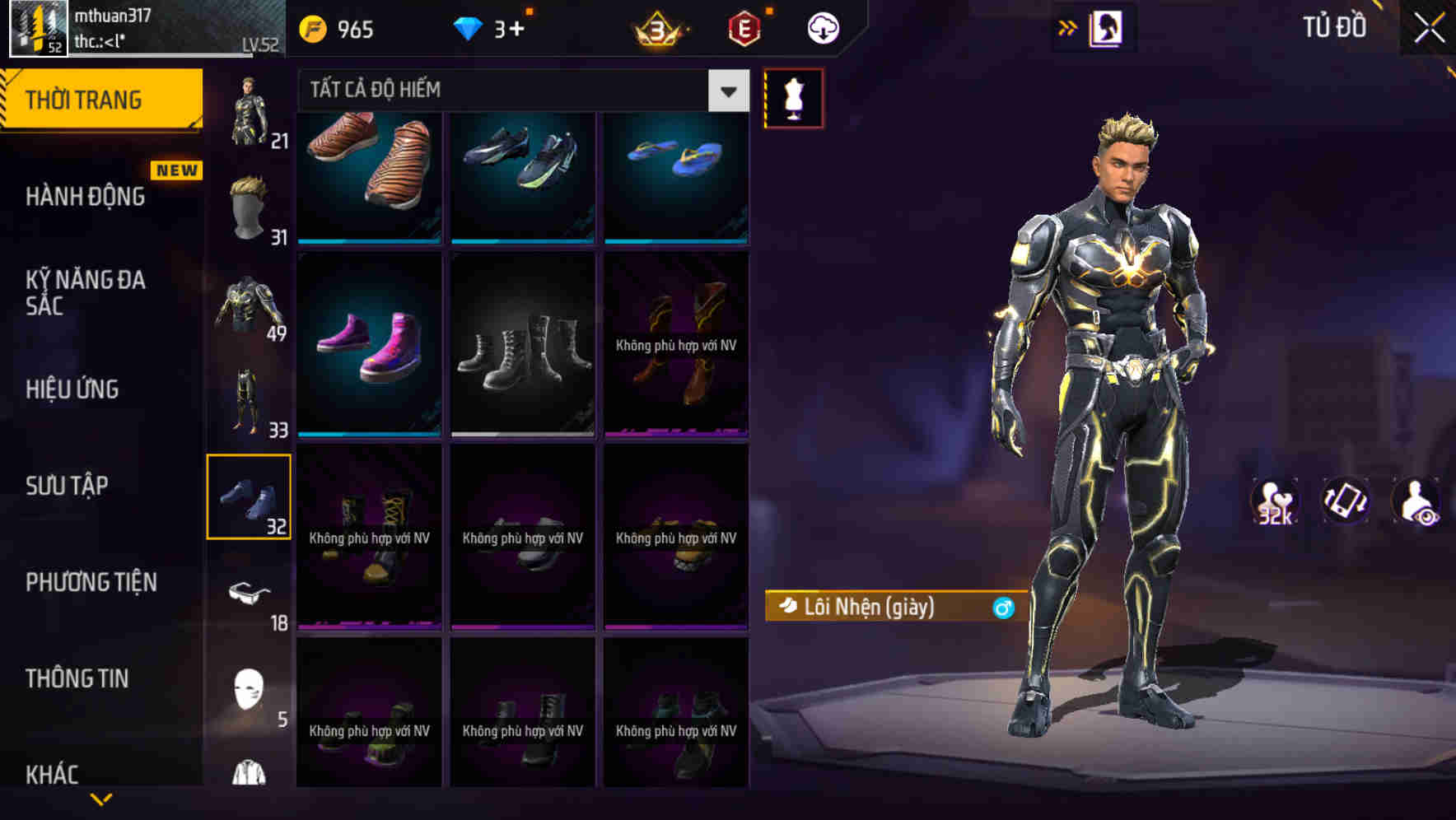The image size is (1456, 820).
Task: Open the character profile card icon near top right
Action: click(x=1107, y=26)
